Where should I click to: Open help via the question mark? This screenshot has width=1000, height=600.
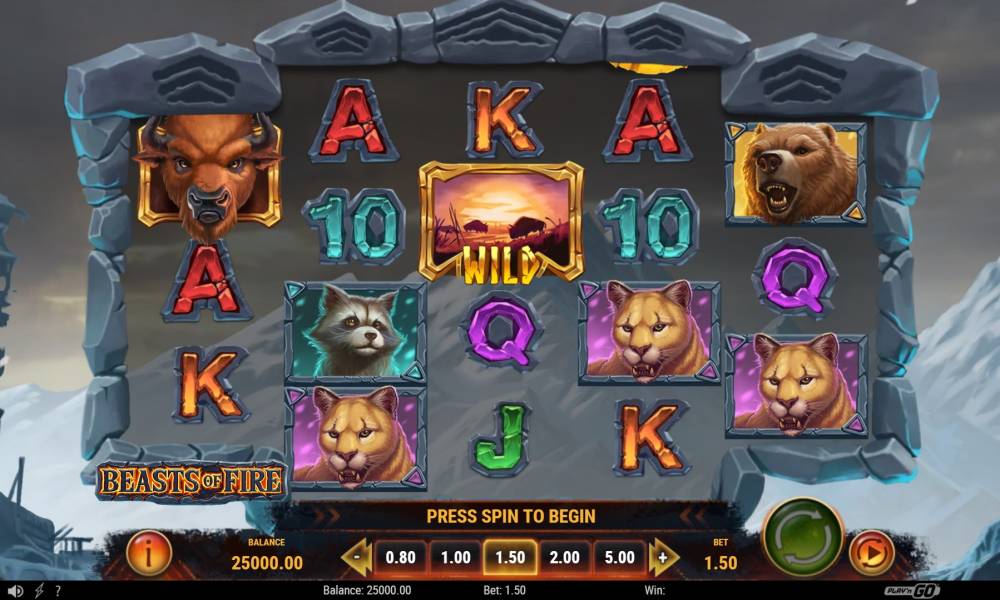[x=58, y=591]
